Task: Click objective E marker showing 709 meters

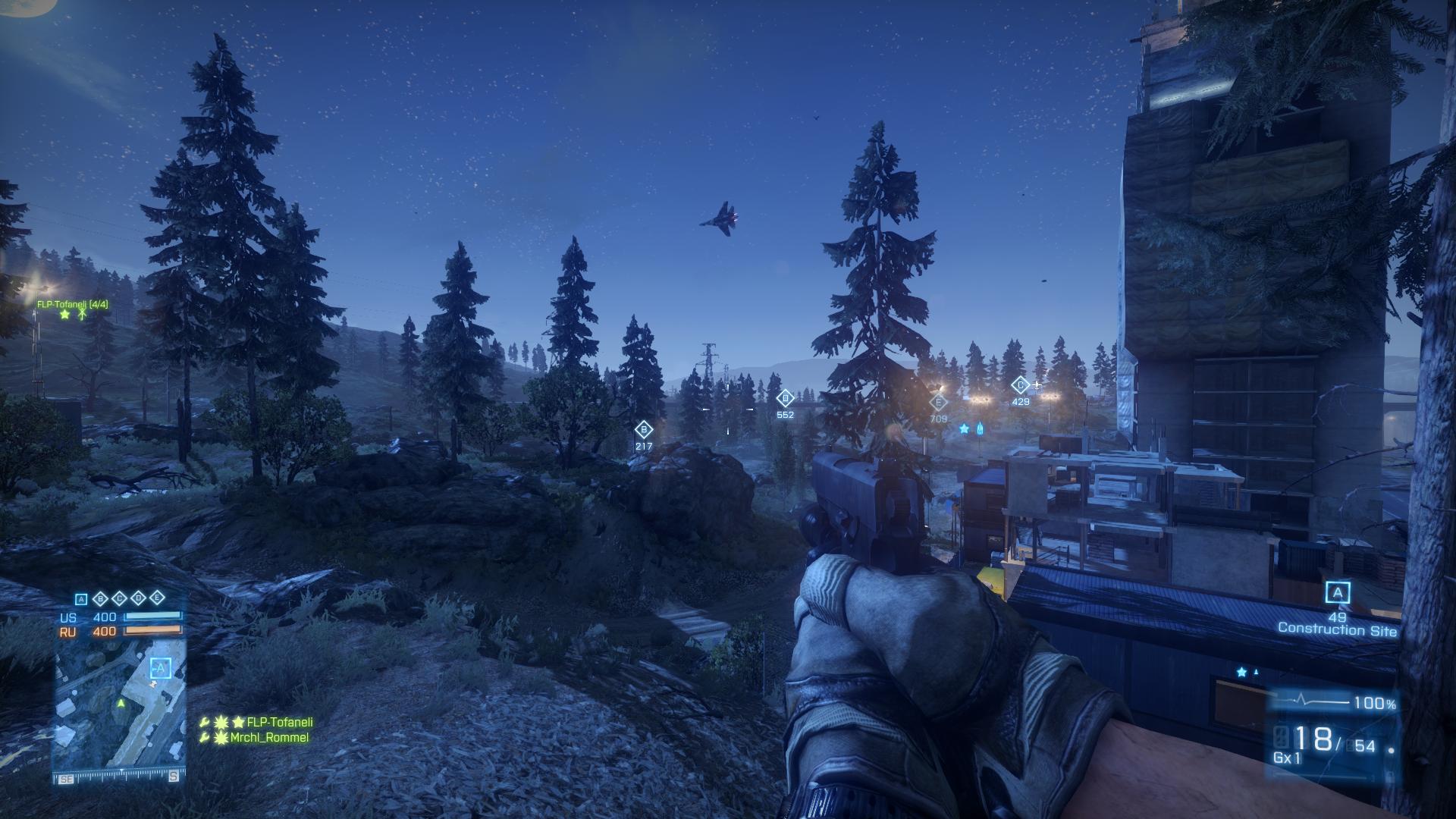Action: (939, 403)
